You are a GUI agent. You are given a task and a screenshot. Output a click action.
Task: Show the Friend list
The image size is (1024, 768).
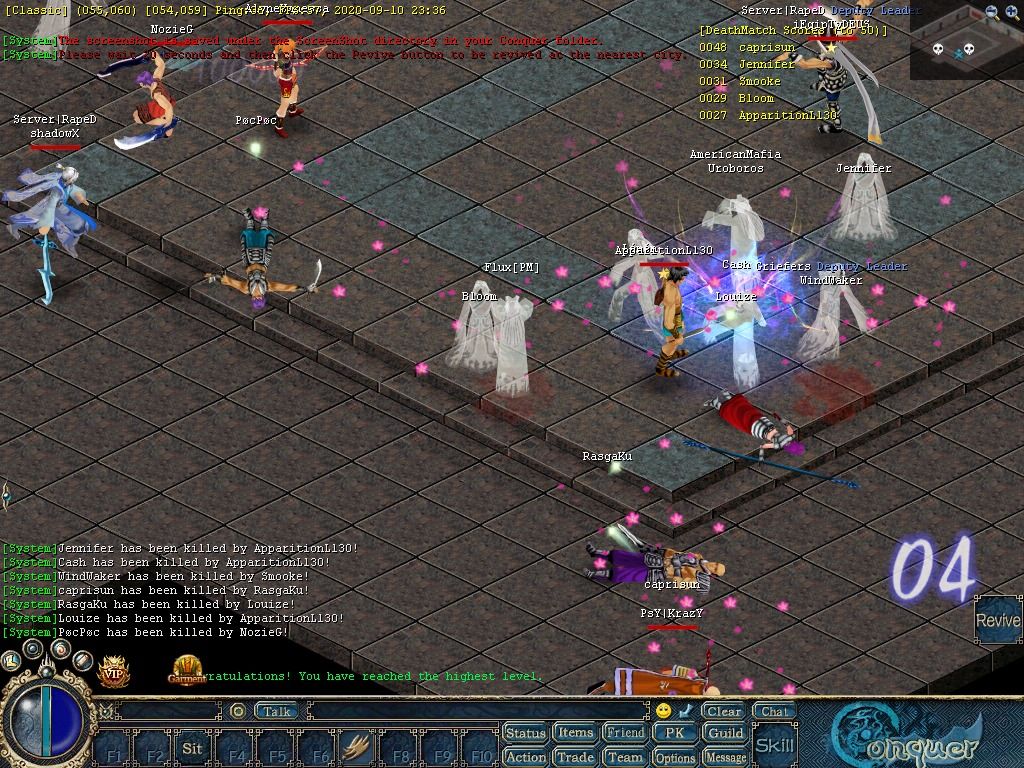coord(626,733)
